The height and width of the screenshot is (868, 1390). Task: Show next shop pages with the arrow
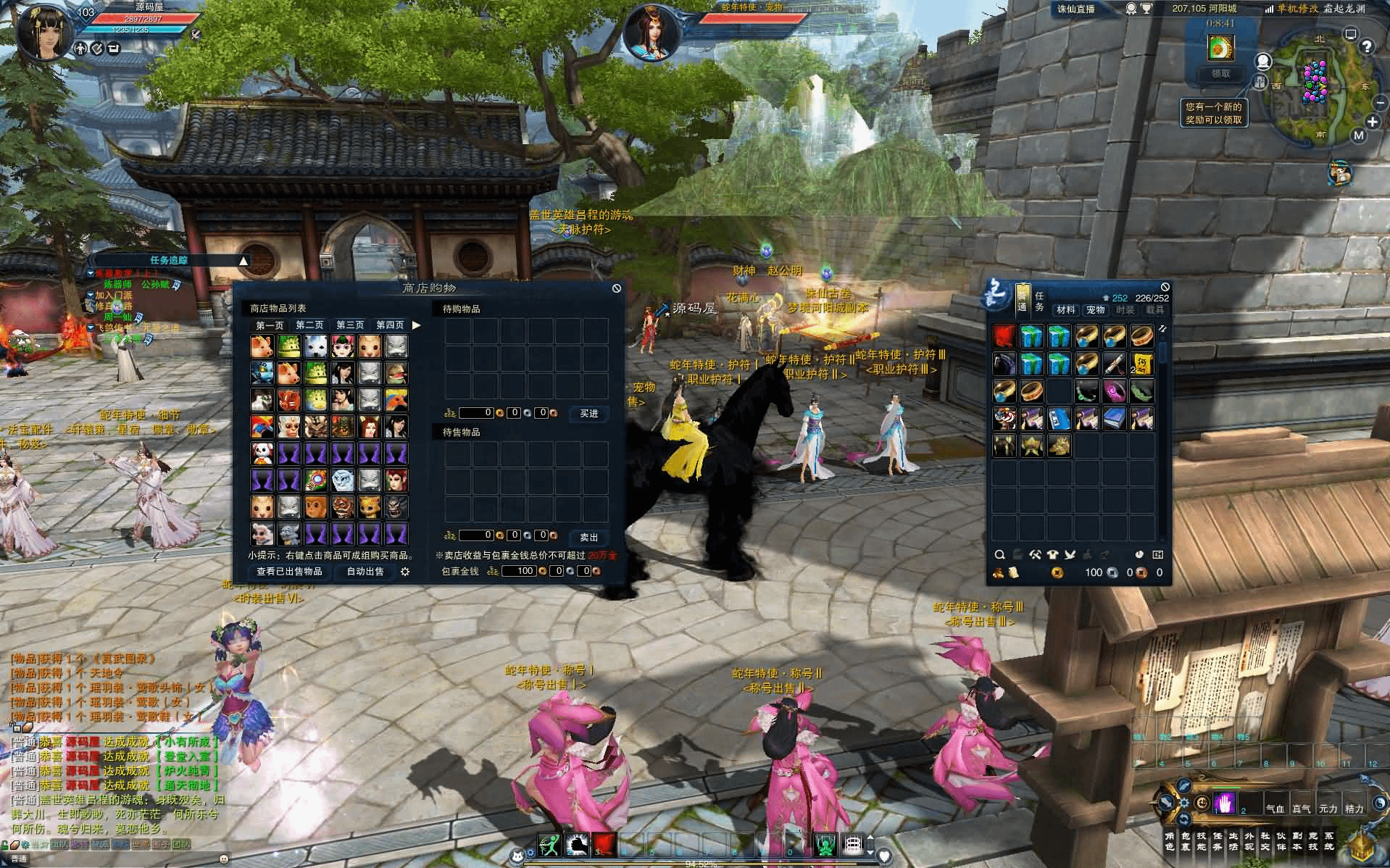[x=417, y=325]
